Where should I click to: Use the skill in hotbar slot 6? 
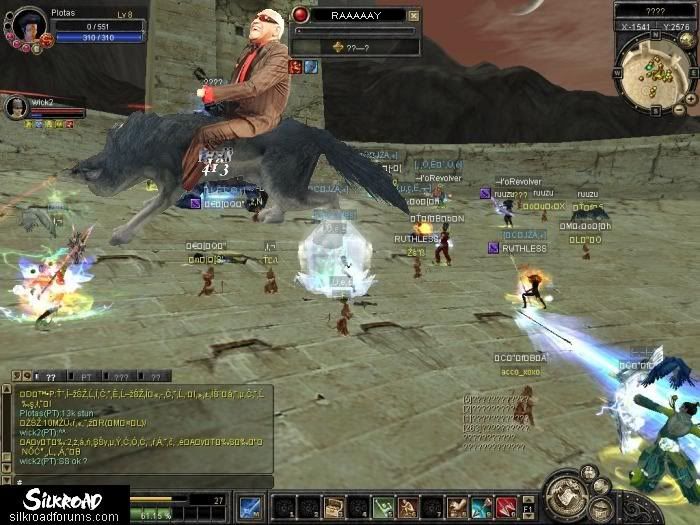click(x=408, y=507)
